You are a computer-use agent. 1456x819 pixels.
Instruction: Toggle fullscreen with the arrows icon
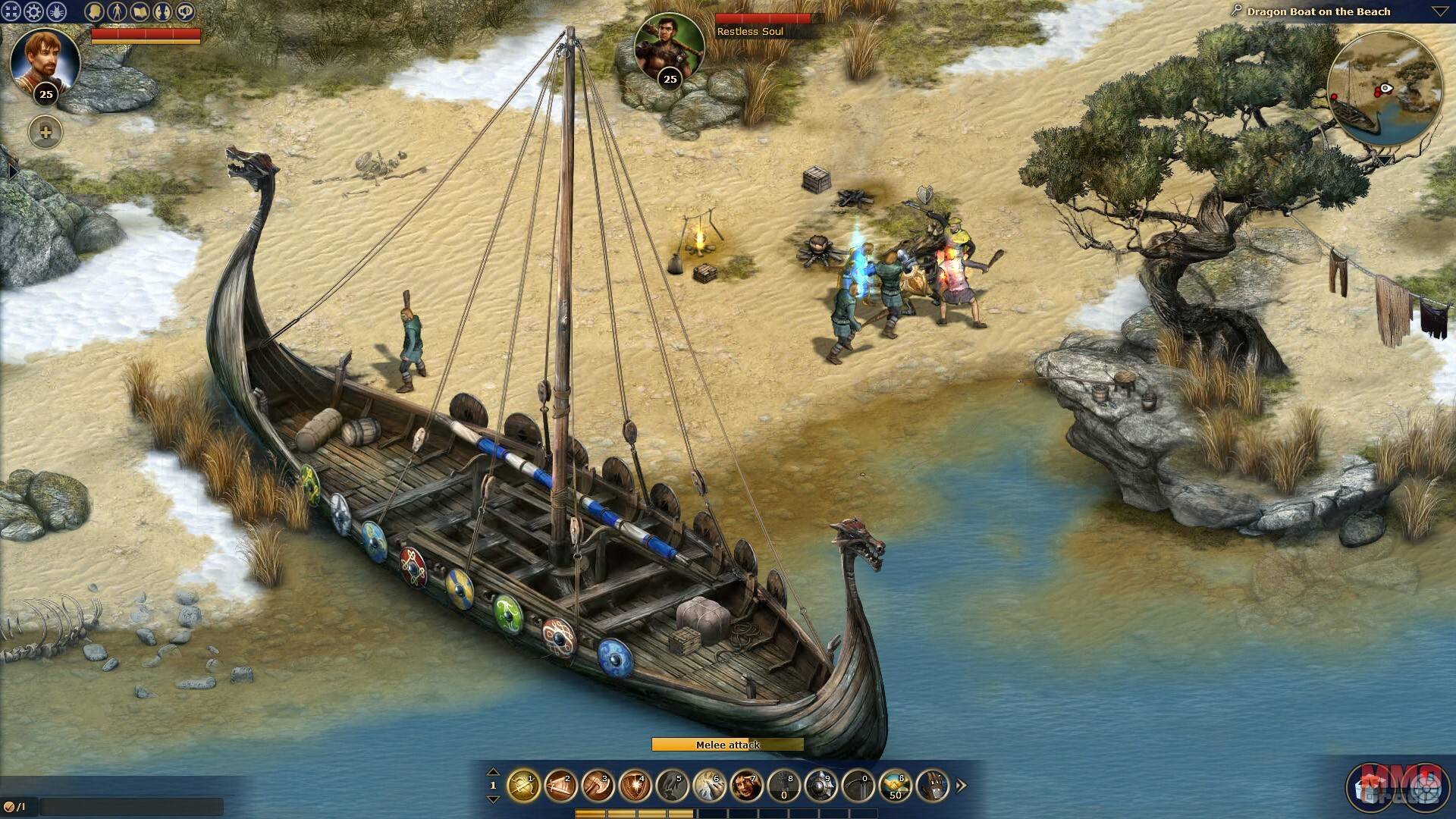11,11
